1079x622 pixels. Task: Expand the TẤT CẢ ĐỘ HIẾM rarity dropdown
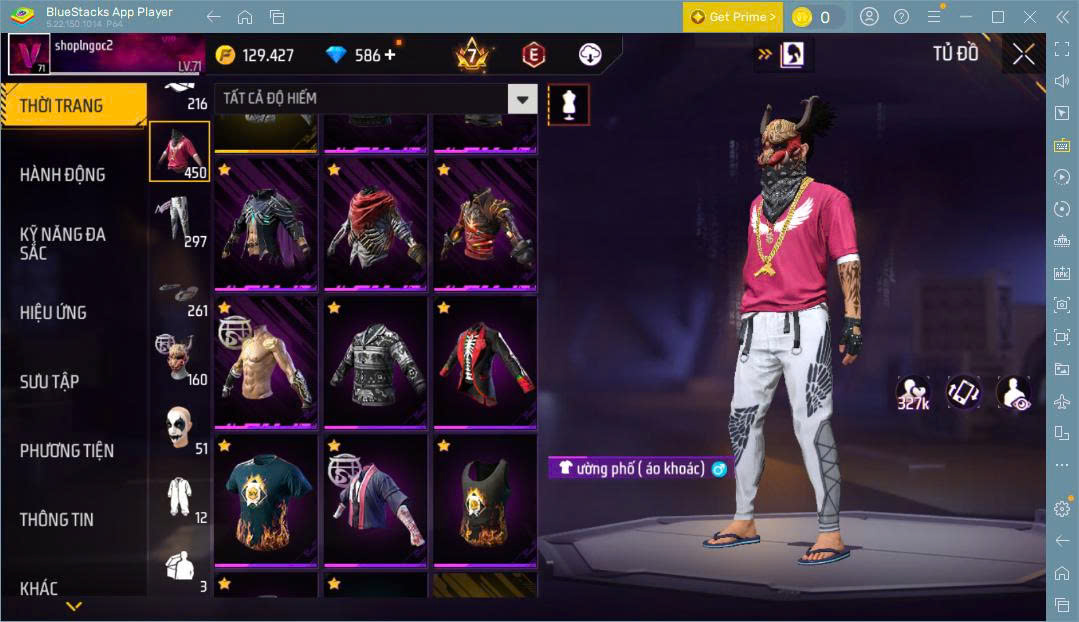click(522, 98)
